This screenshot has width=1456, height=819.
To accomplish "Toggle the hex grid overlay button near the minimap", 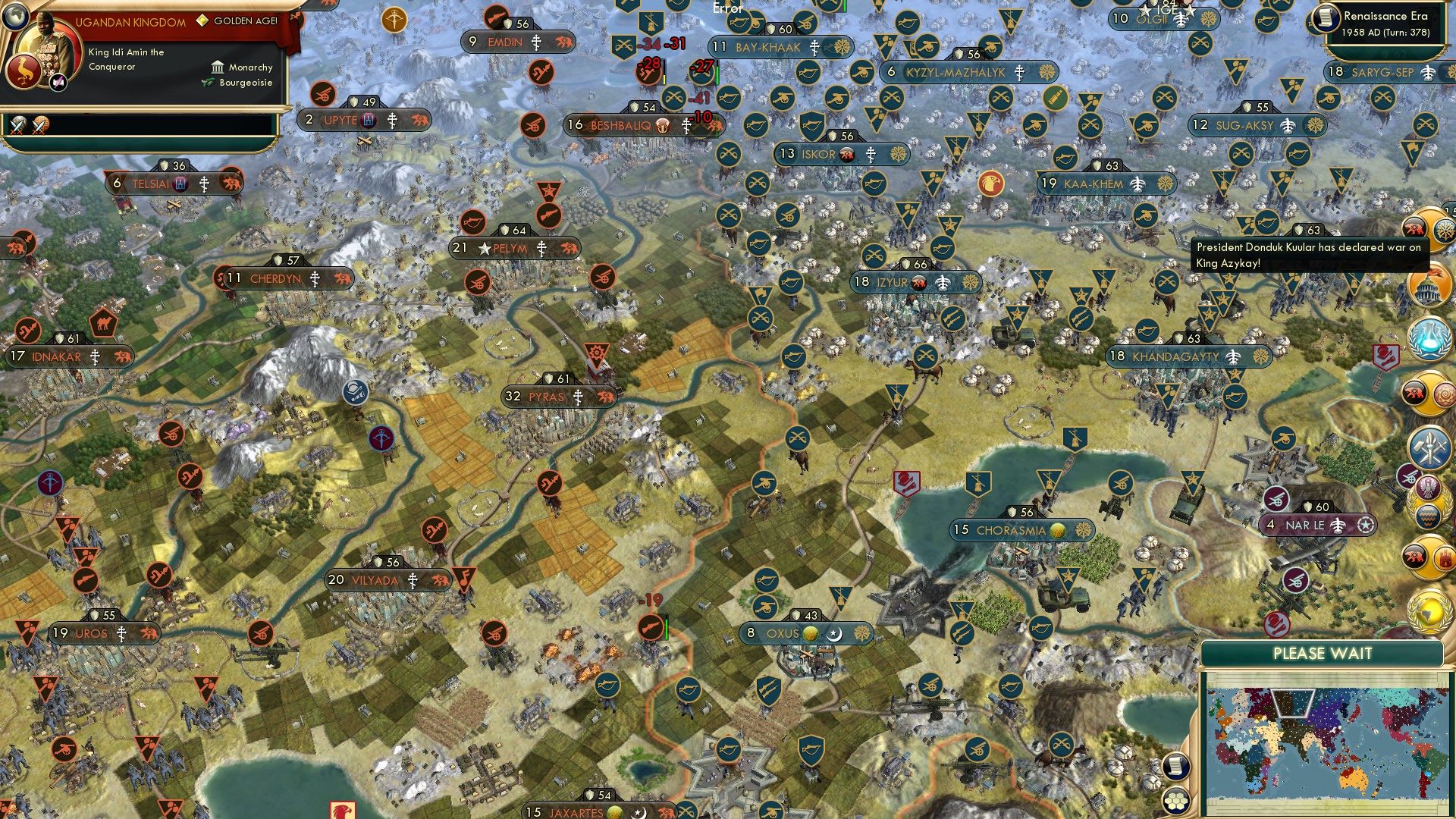I will tap(1175, 801).
